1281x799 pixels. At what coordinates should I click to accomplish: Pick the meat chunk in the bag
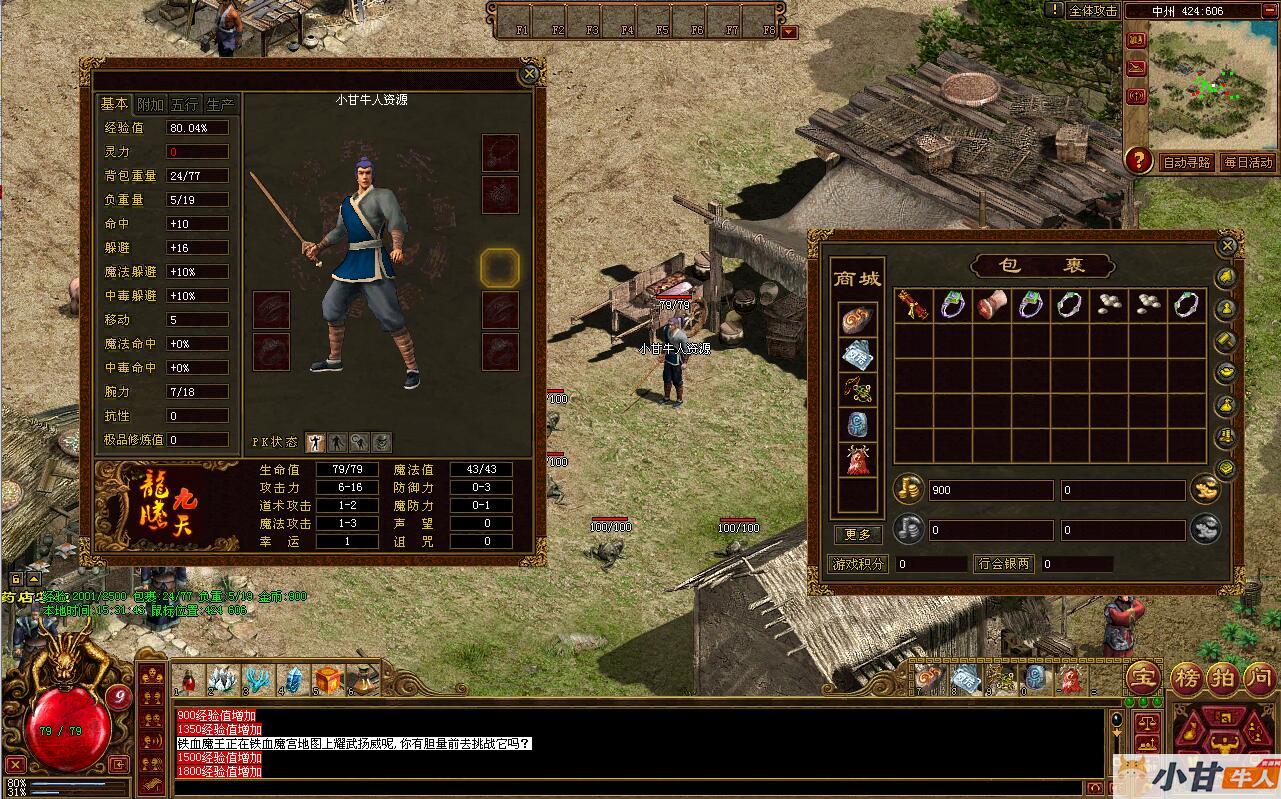(991, 305)
